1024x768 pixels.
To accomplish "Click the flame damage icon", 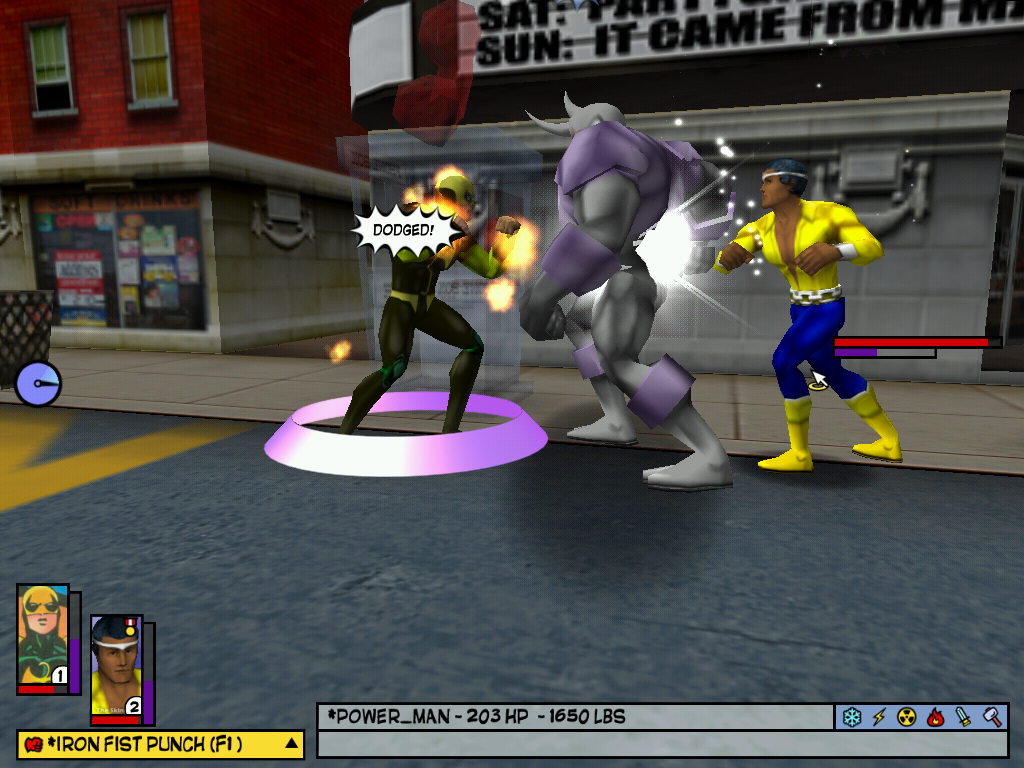I will click(935, 717).
